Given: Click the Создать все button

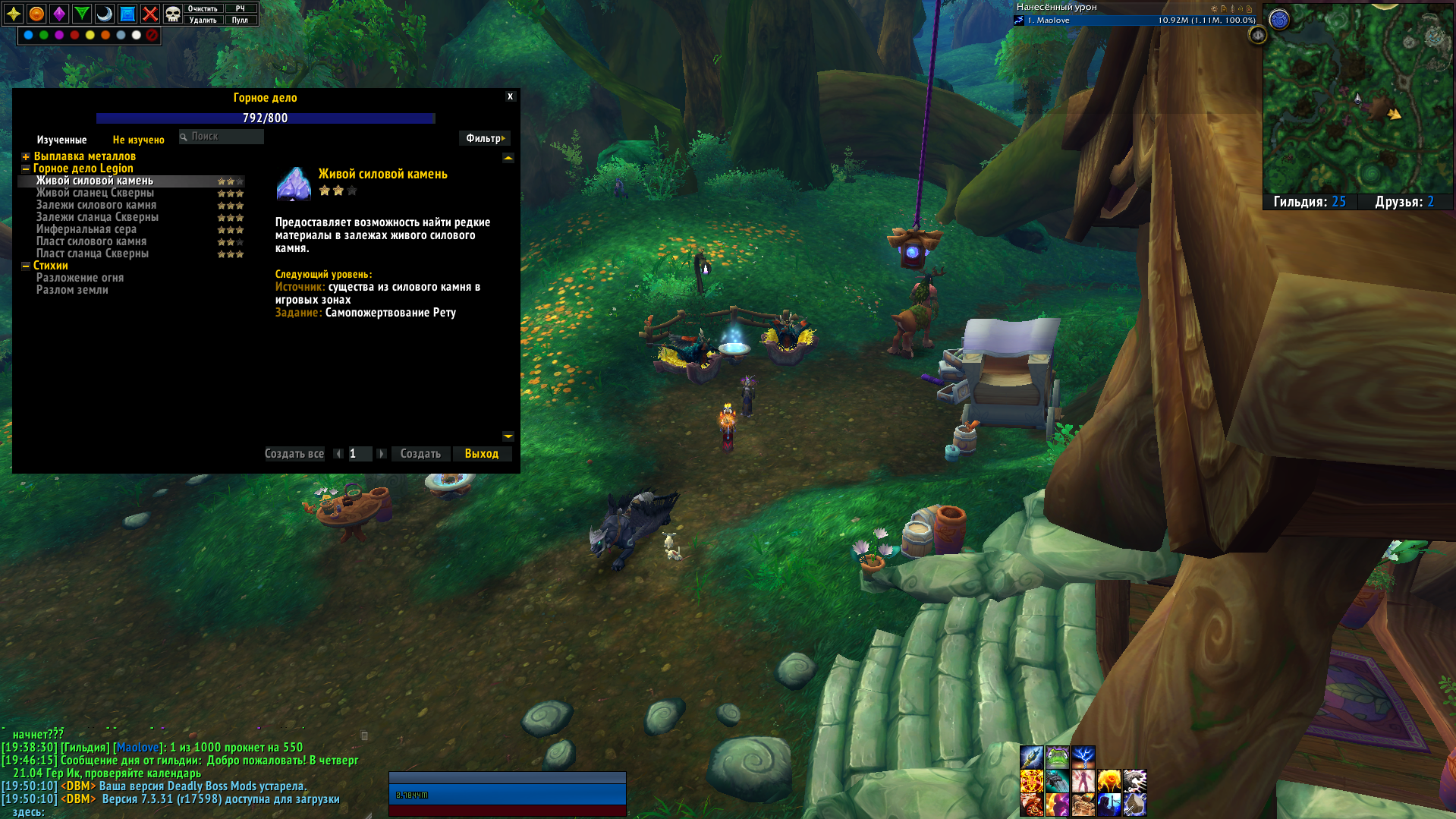Looking at the screenshot, I should click(294, 454).
